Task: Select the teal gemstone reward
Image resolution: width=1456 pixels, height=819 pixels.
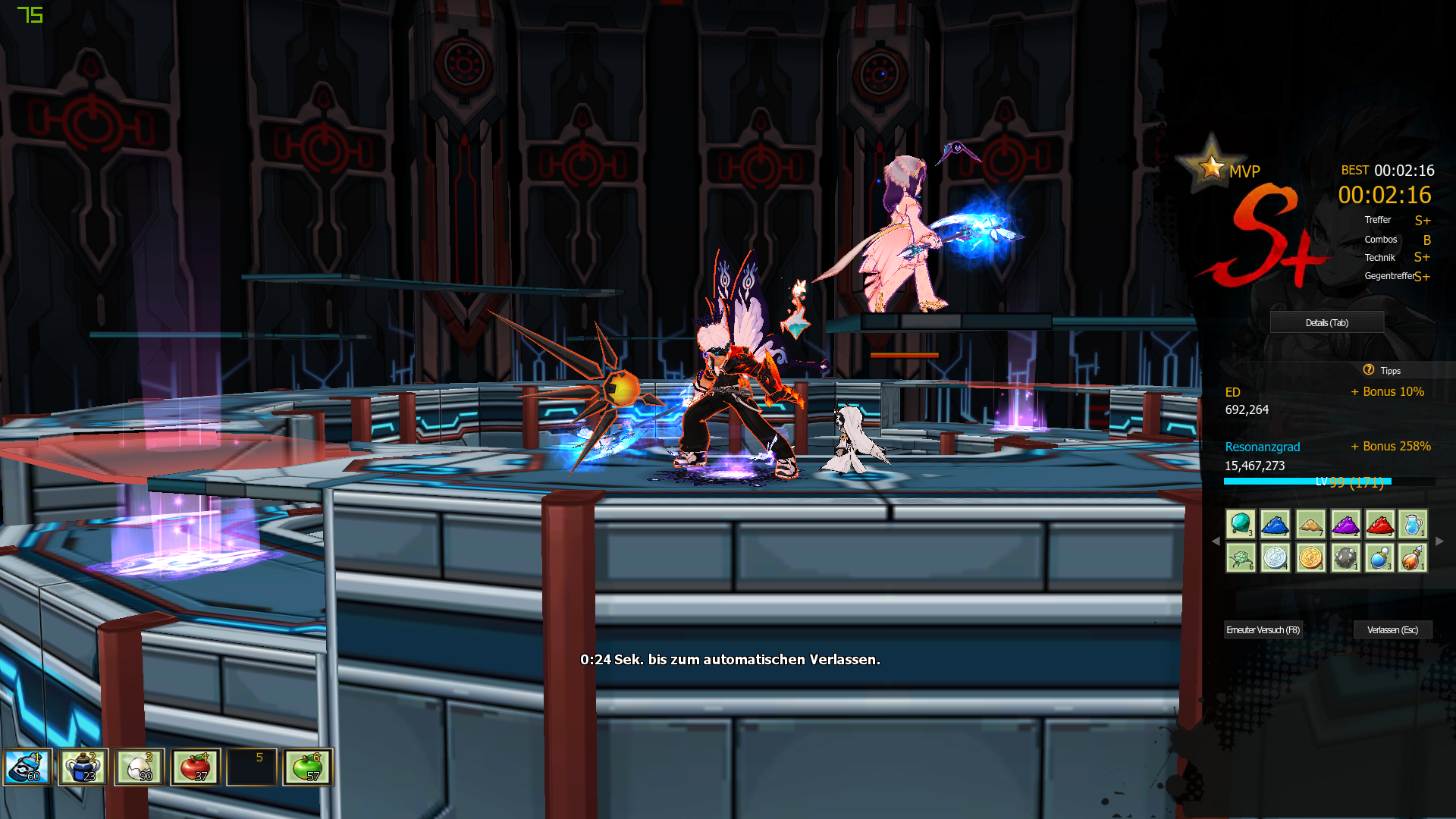Action: [x=1241, y=524]
